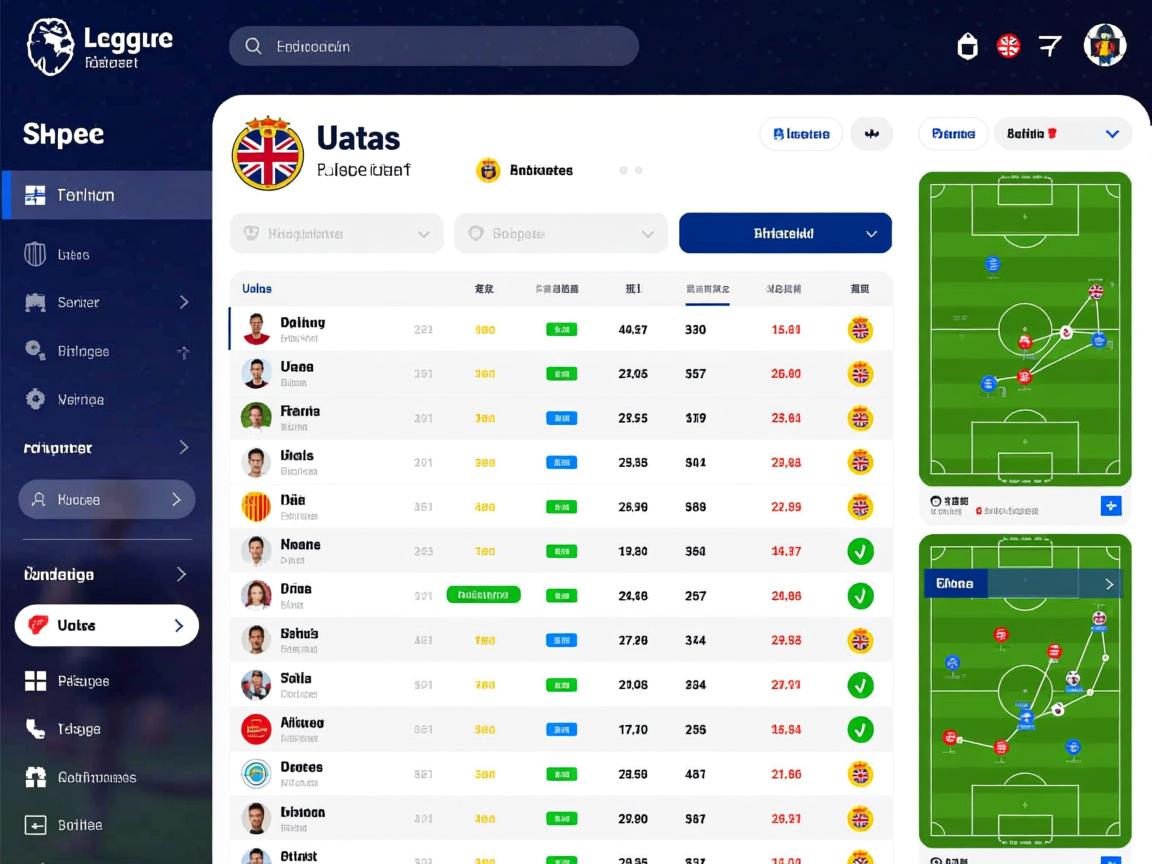
Task: Open the Bahlio dropdown above the pitch
Action: tap(1062, 133)
